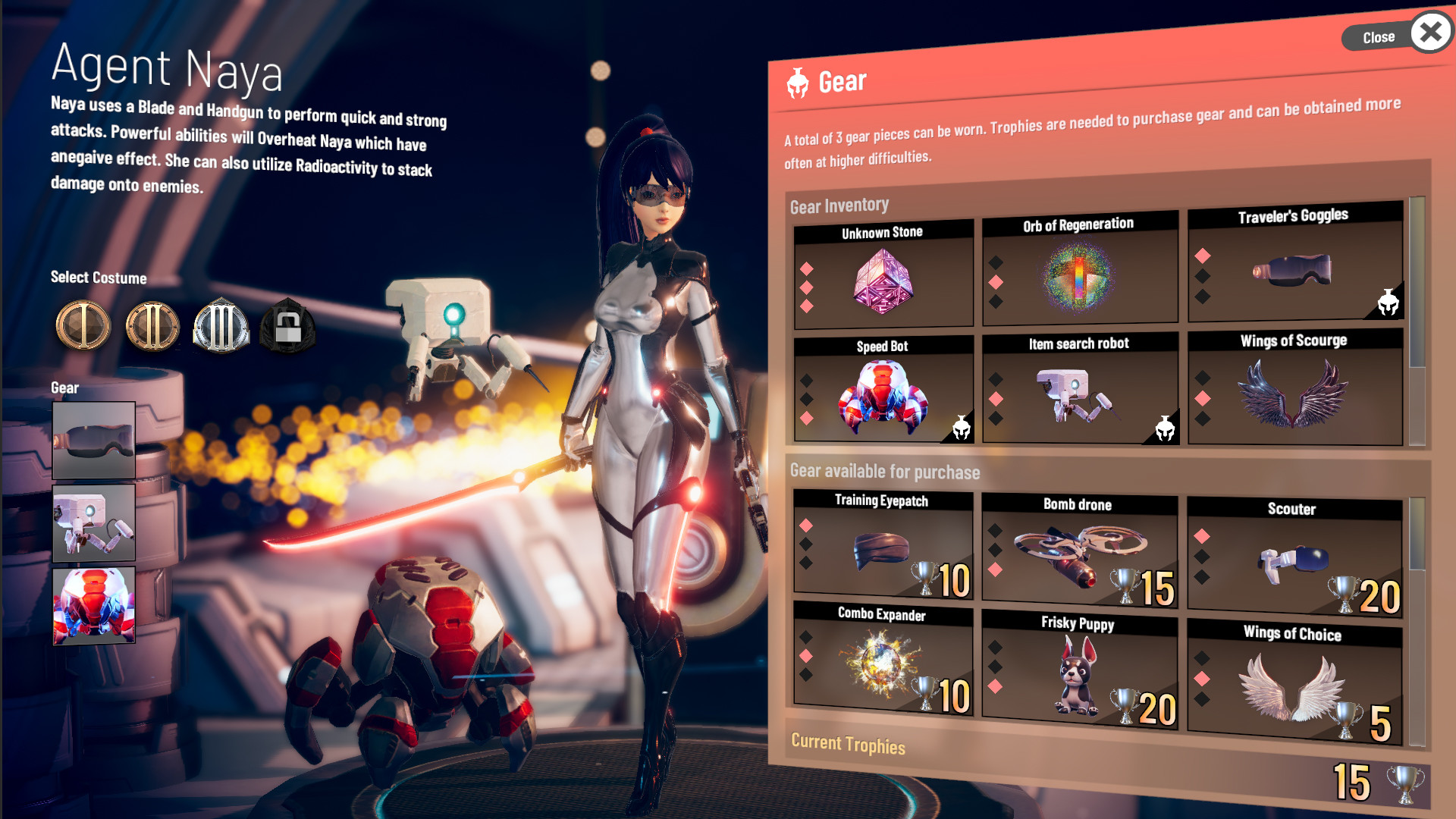Select the Bomb drone purchase tile
This screenshot has width=1456, height=819.
pos(1079,551)
